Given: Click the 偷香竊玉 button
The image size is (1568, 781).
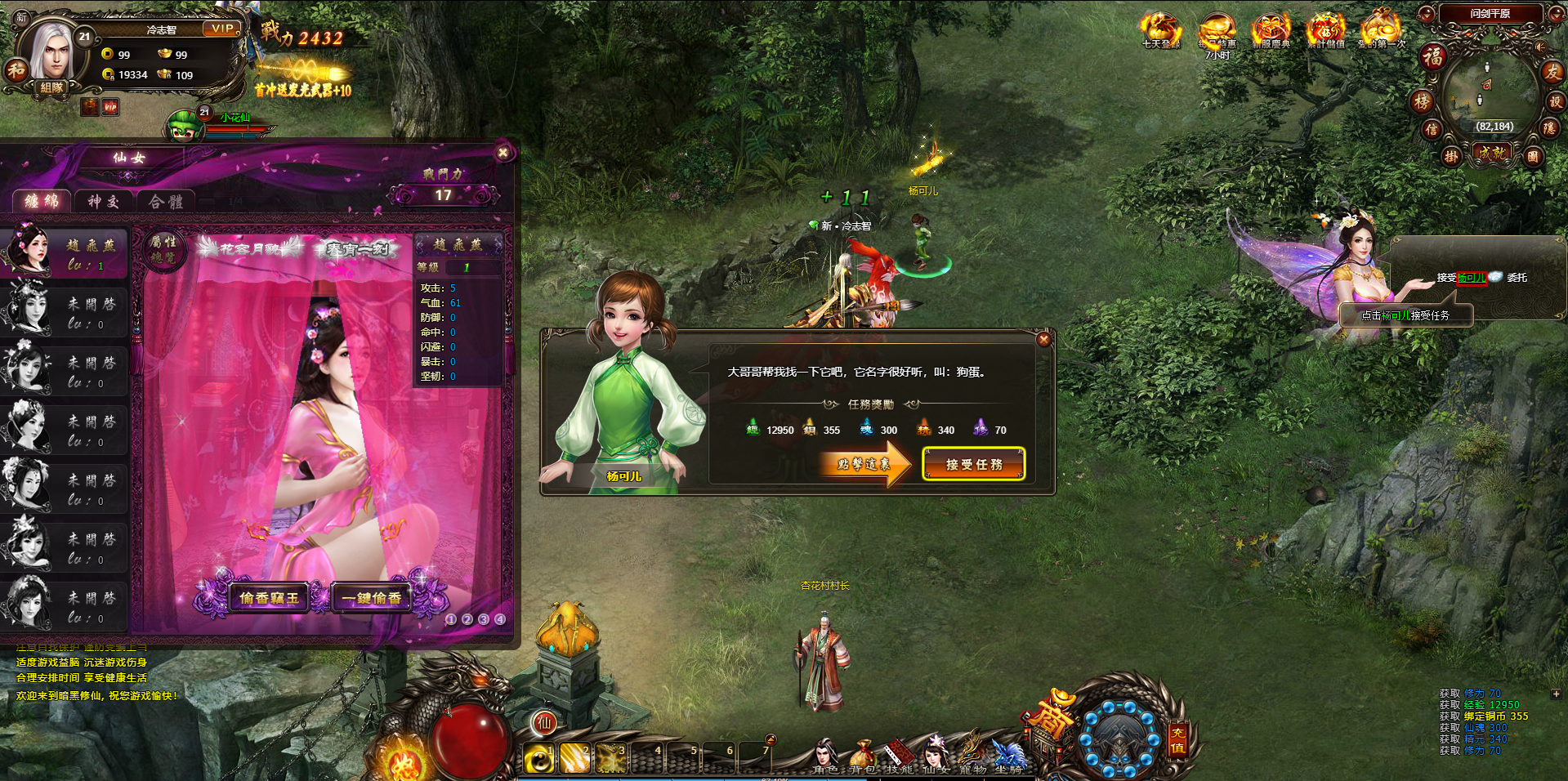Looking at the screenshot, I should tap(269, 598).
